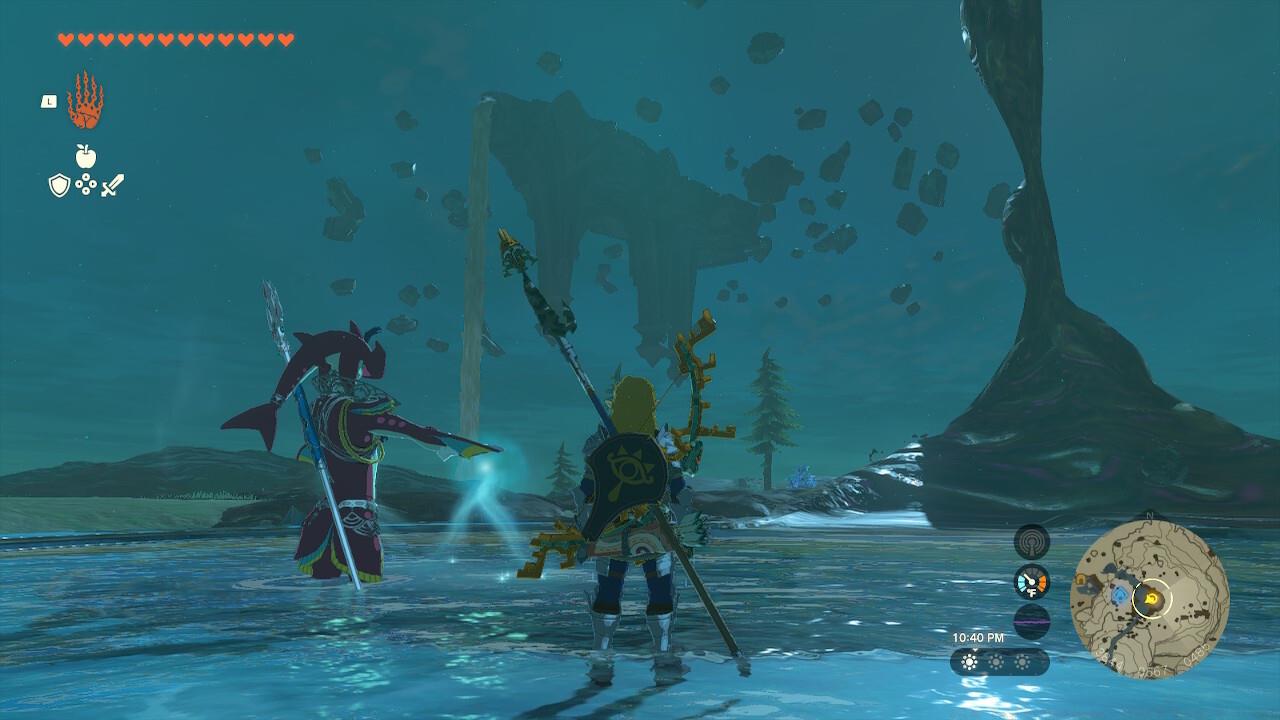This screenshot has height=720, width=1280.
Task: Click the 10:40 PM time display
Action: coord(978,637)
